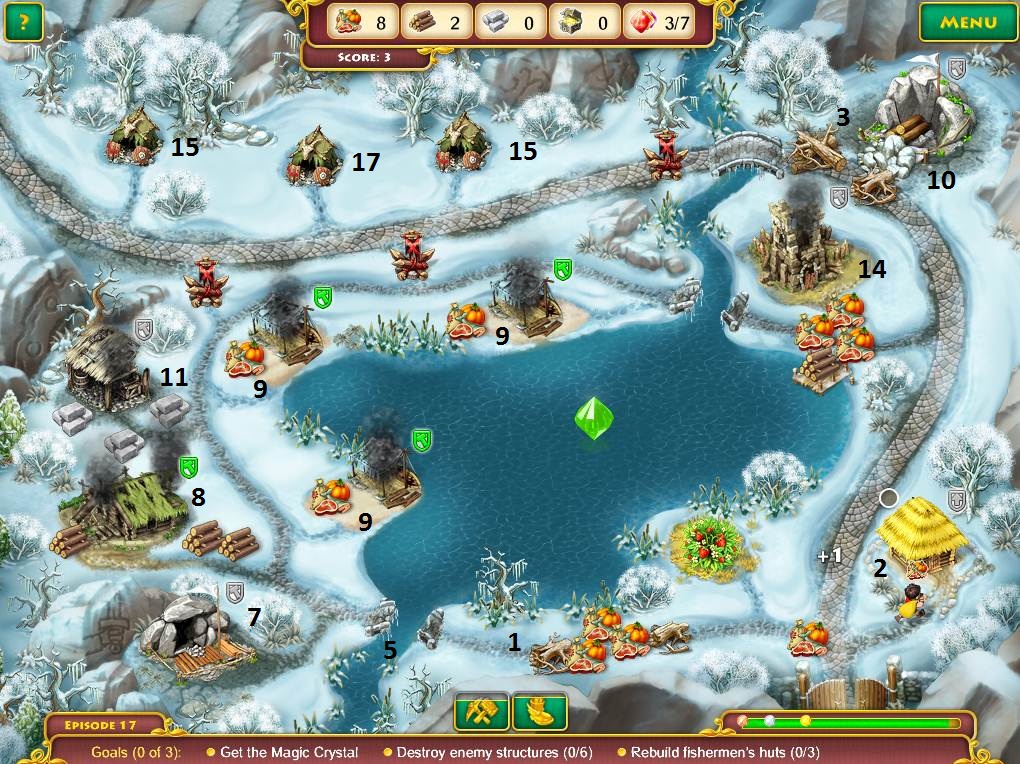Open the question mark help button
This screenshot has height=764, width=1020.
22,22
